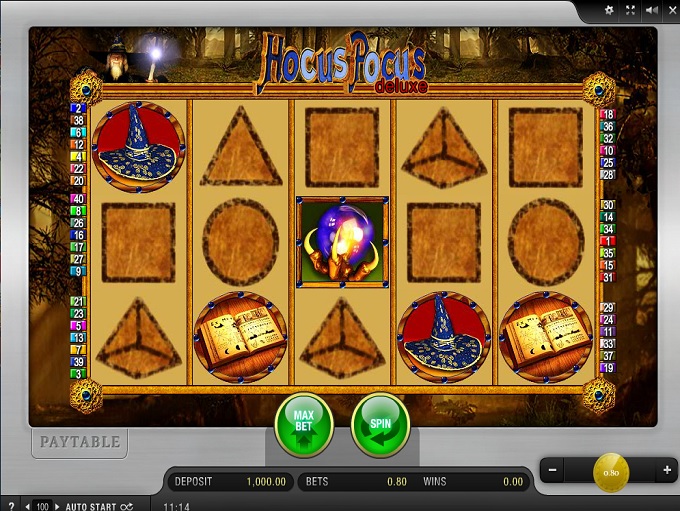This screenshot has height=511, width=680.
Task: Increase the bet with the plus button
Action: click(666, 469)
